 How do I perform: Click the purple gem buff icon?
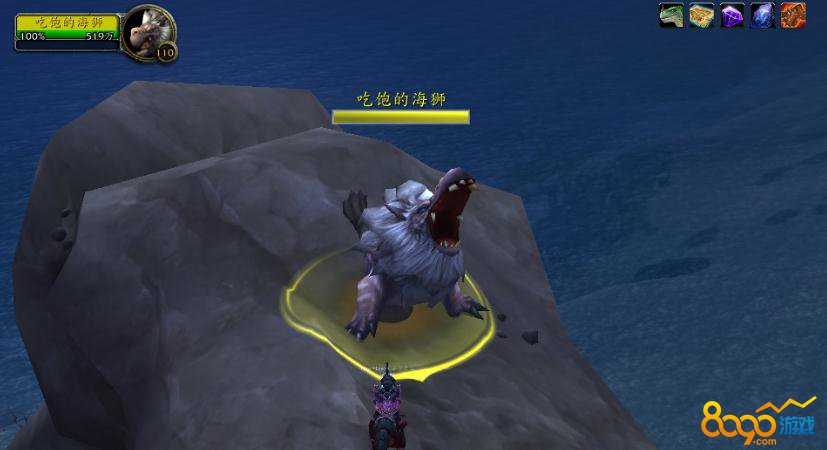coord(733,16)
